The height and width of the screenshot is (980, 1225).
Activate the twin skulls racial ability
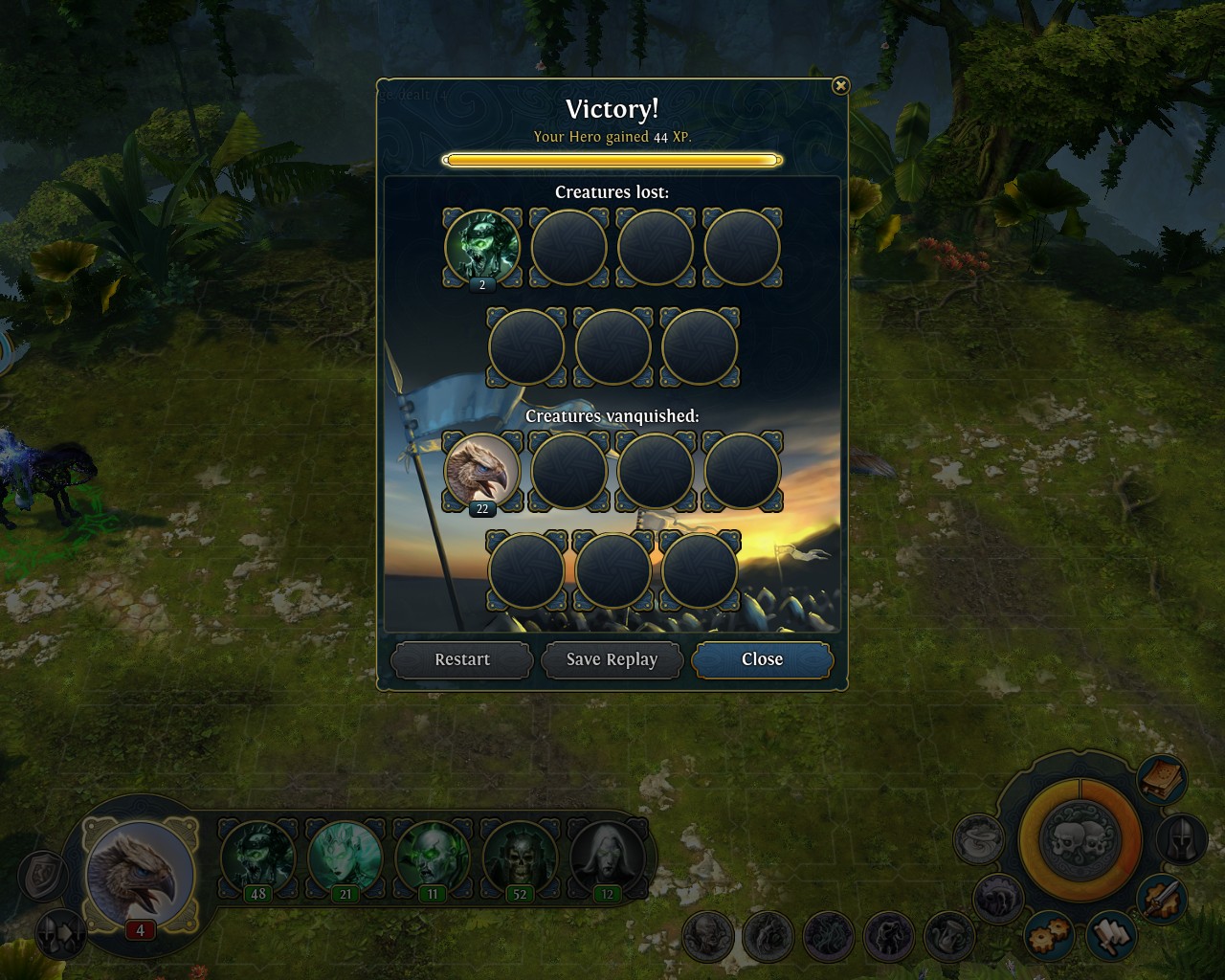coord(1080,840)
